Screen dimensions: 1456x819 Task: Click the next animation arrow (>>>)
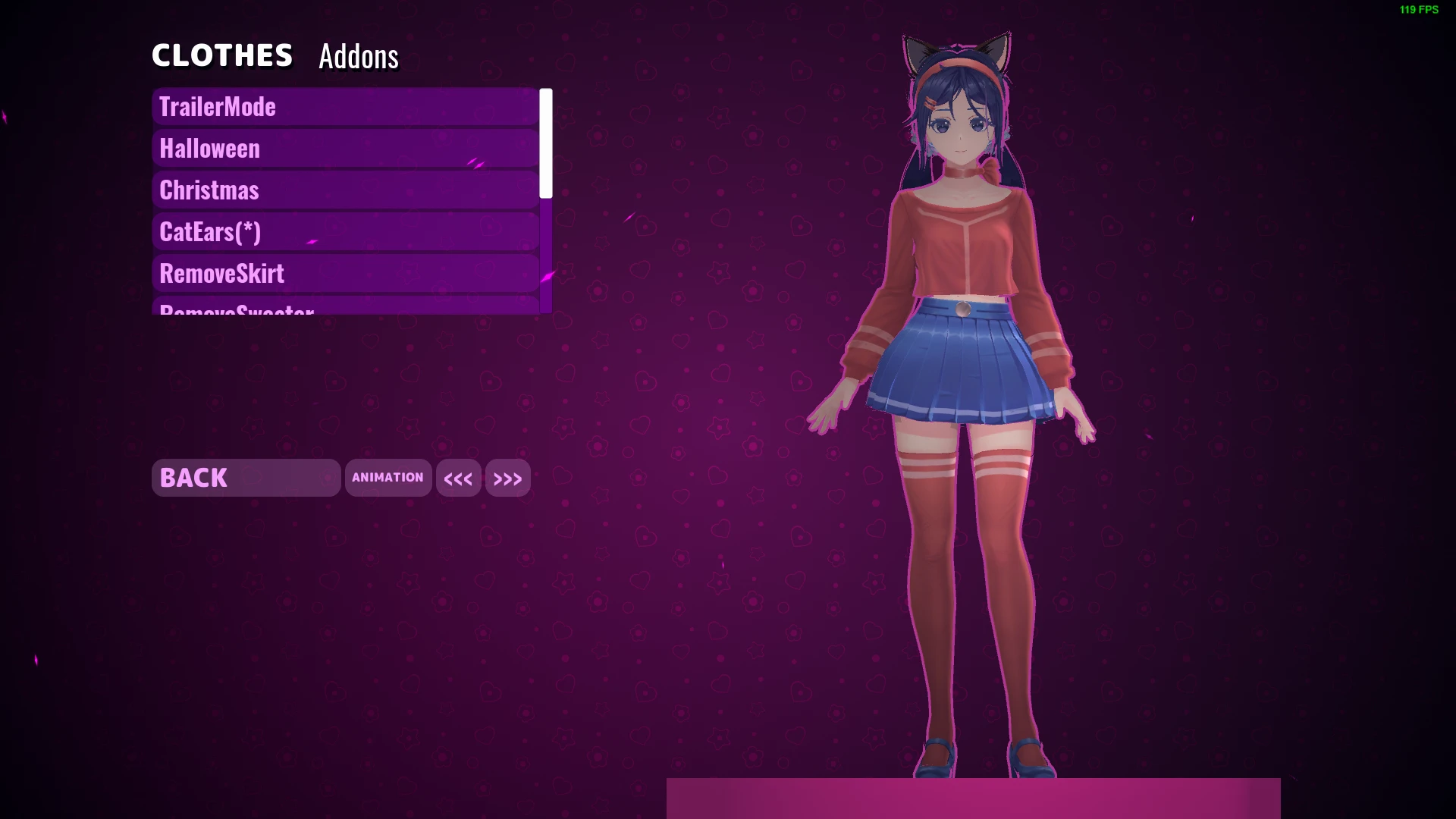(507, 478)
